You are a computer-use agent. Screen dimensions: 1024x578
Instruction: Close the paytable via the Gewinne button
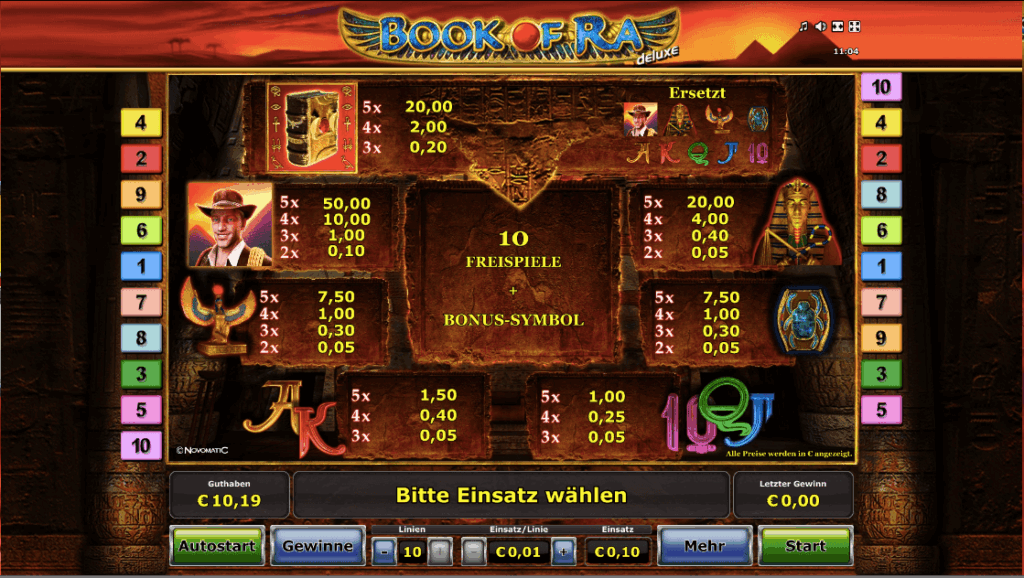(x=317, y=546)
